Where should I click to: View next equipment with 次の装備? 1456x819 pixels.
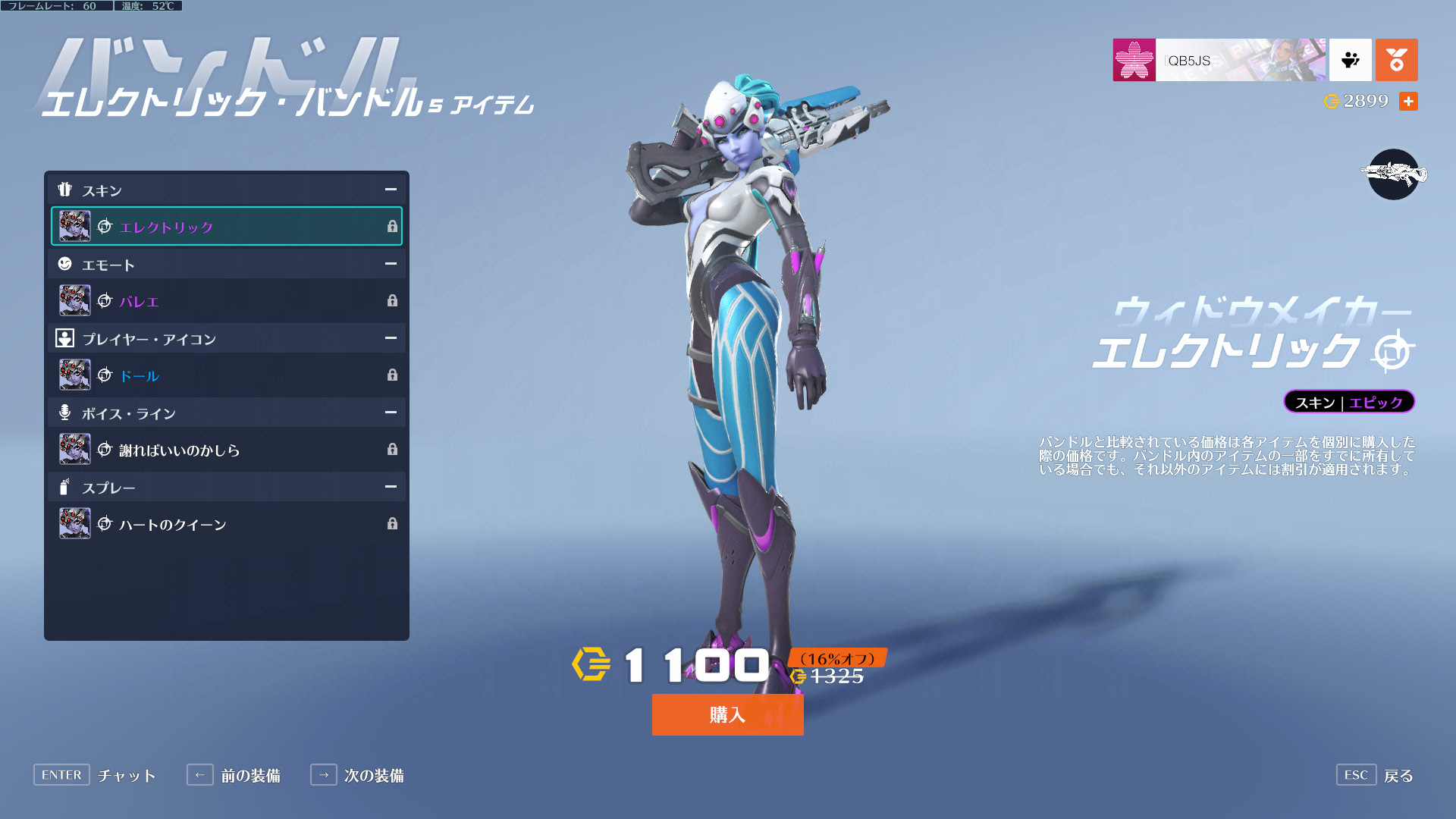pos(373,776)
